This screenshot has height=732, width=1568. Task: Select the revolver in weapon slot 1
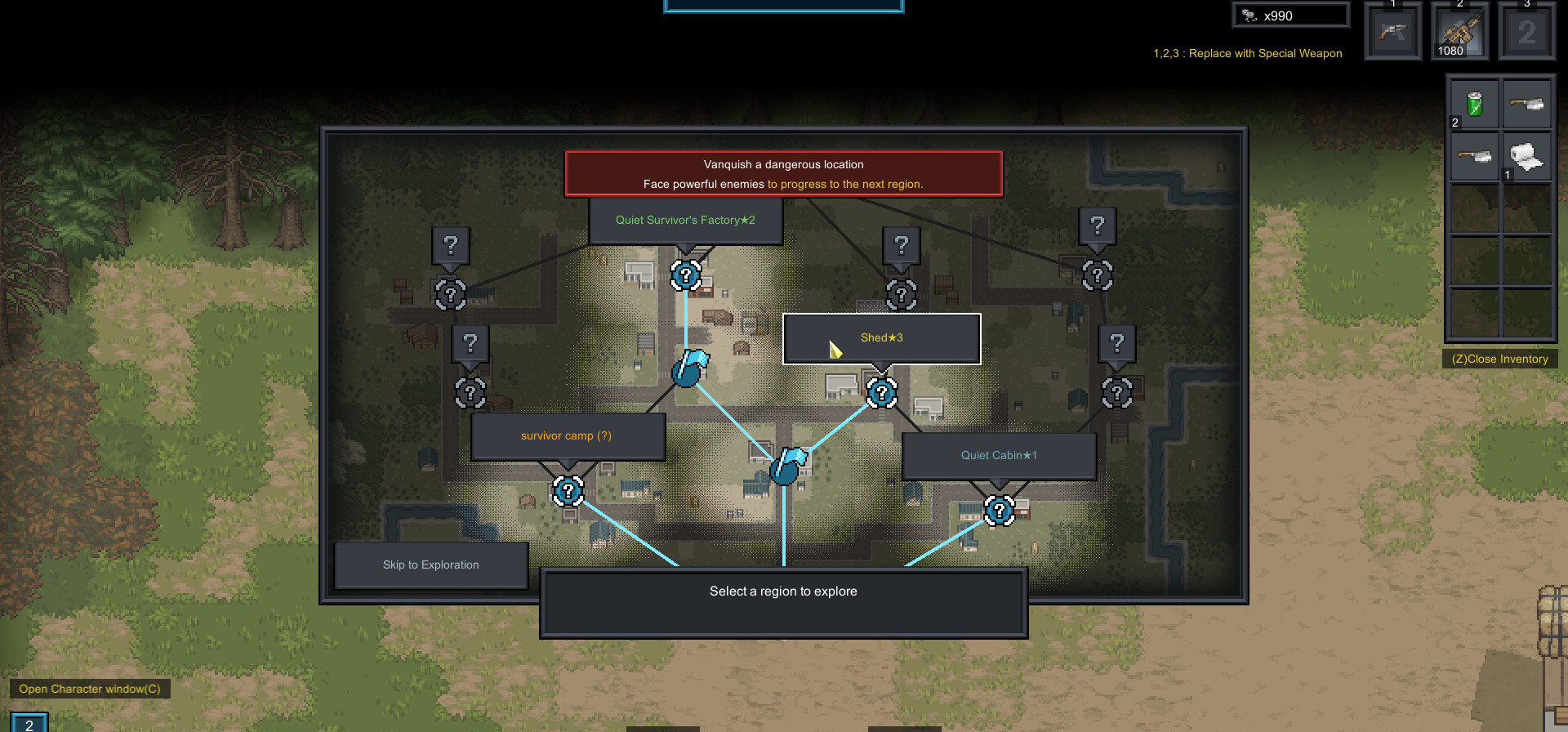(x=1393, y=32)
